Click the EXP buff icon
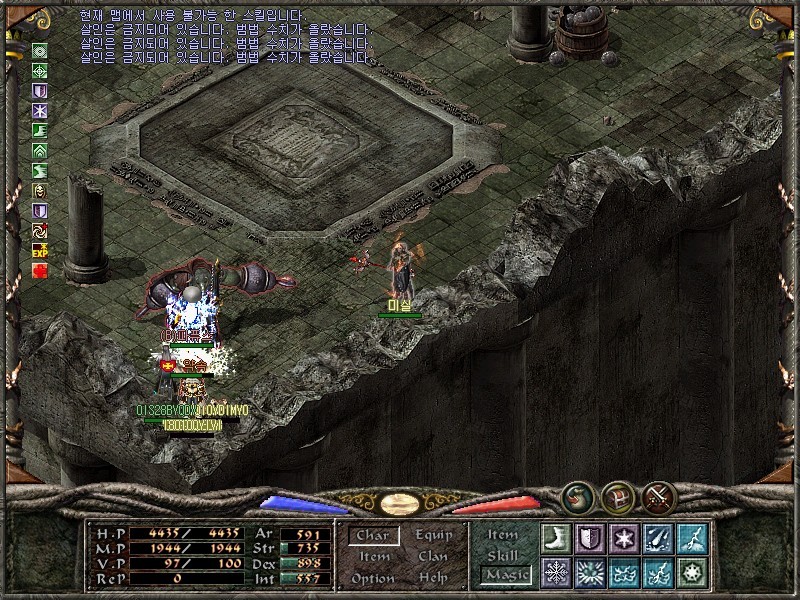 pyautogui.click(x=40, y=250)
